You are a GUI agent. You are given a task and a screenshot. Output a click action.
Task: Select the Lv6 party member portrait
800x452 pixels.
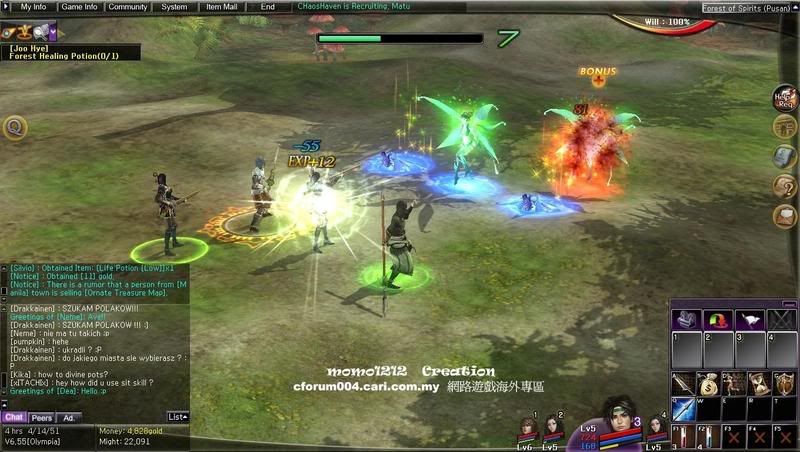point(525,430)
